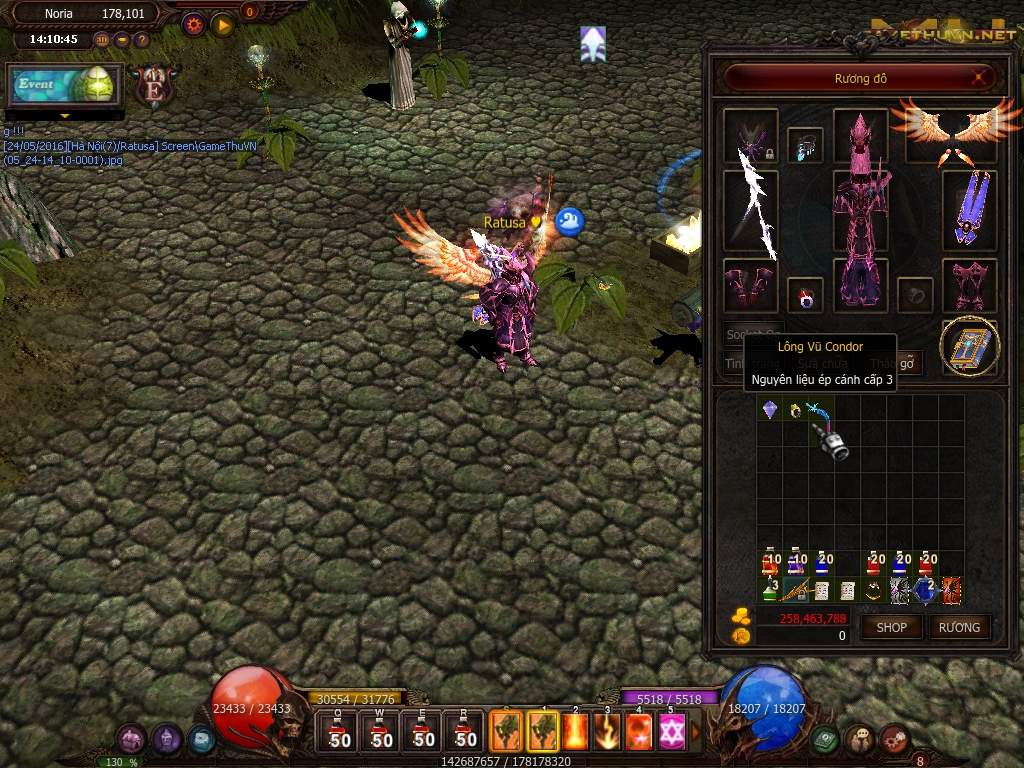Use the Q potion hotkey slot

pos(340,731)
